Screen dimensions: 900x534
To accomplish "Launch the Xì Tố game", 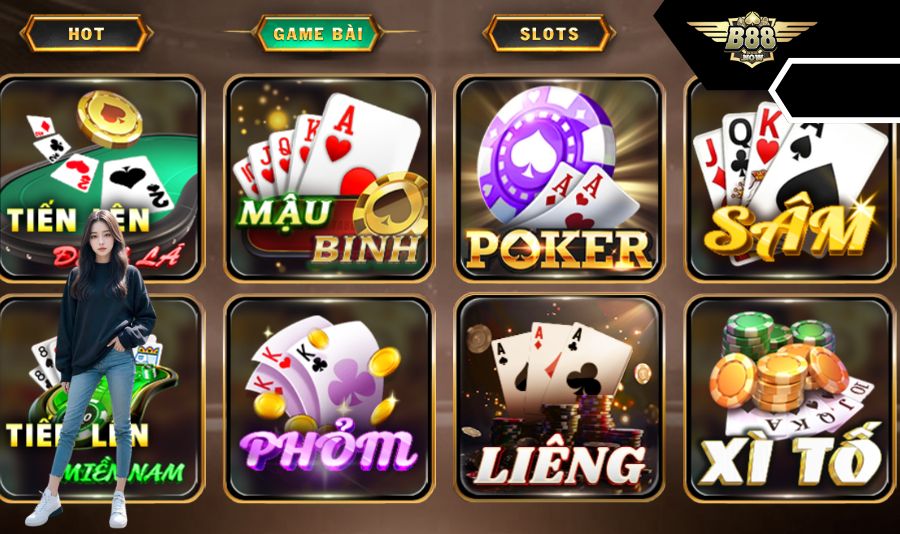I will coord(790,398).
